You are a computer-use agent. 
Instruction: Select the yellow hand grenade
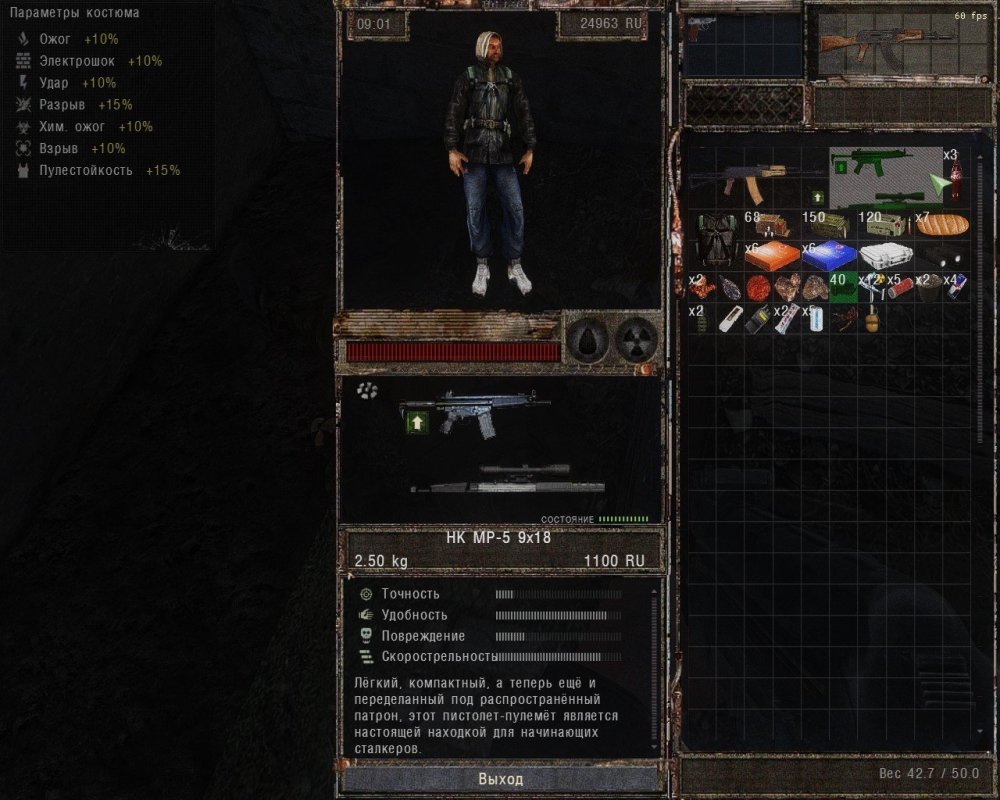[871, 322]
